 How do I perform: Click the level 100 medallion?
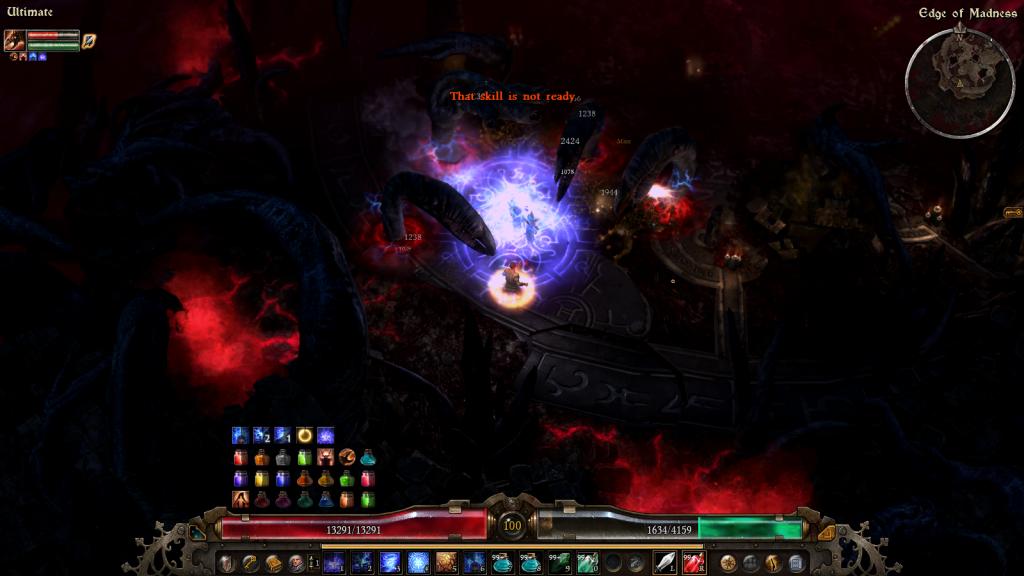coord(512,525)
